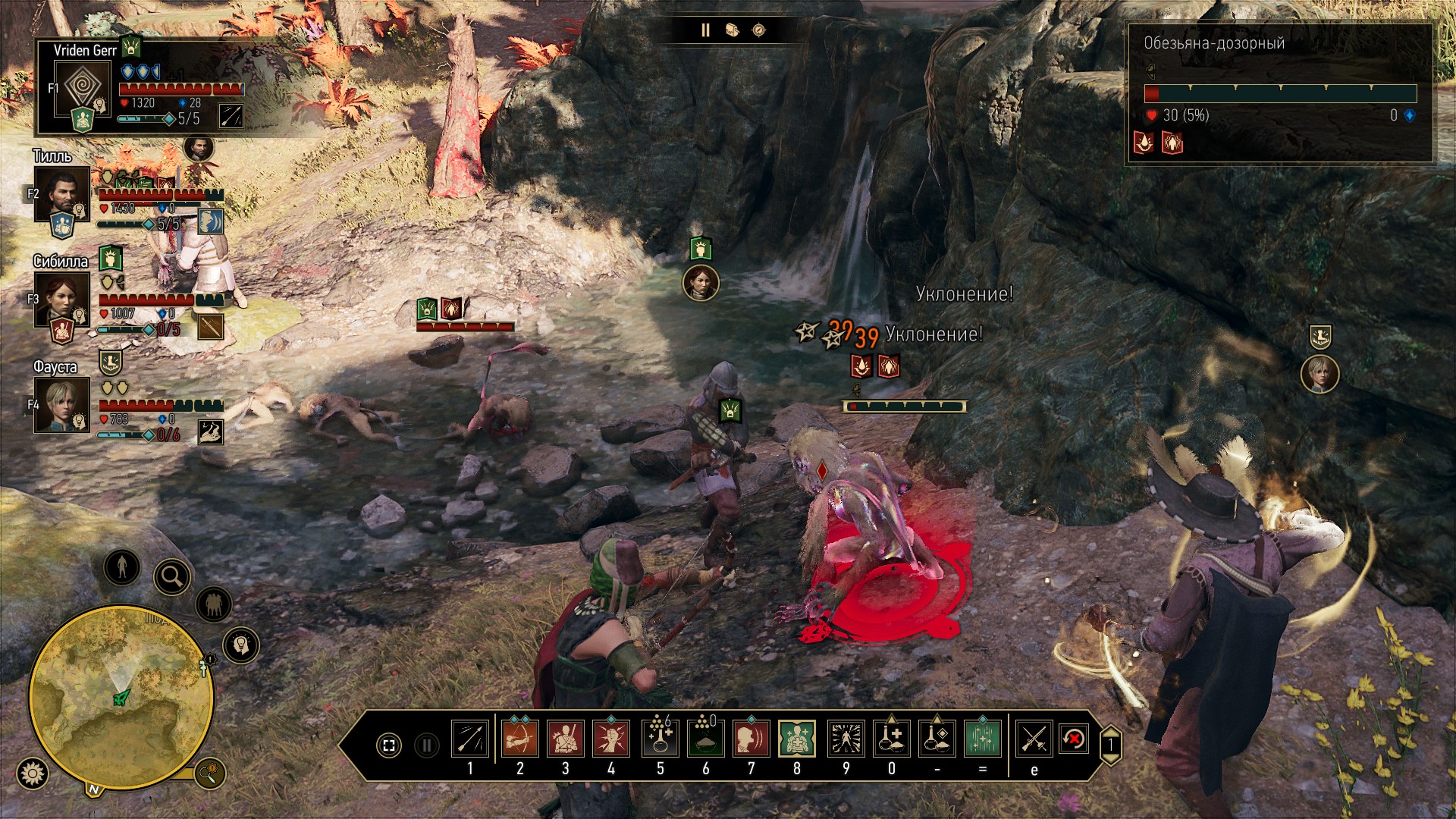This screenshot has width=1456, height=819.
Task: Toggle the lightbulb head AI button near minimap
Action: coord(241,645)
